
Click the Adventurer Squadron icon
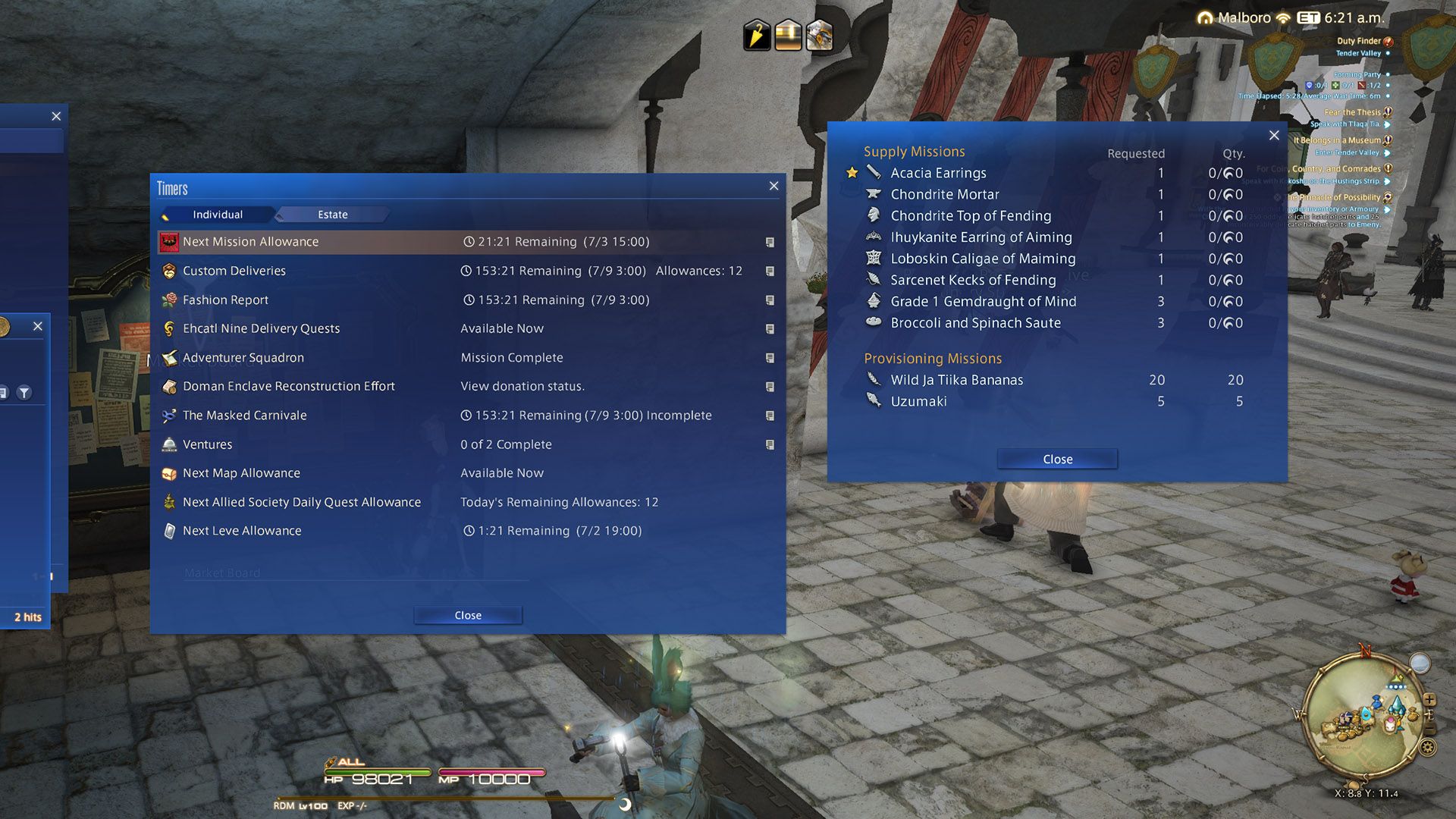point(168,357)
